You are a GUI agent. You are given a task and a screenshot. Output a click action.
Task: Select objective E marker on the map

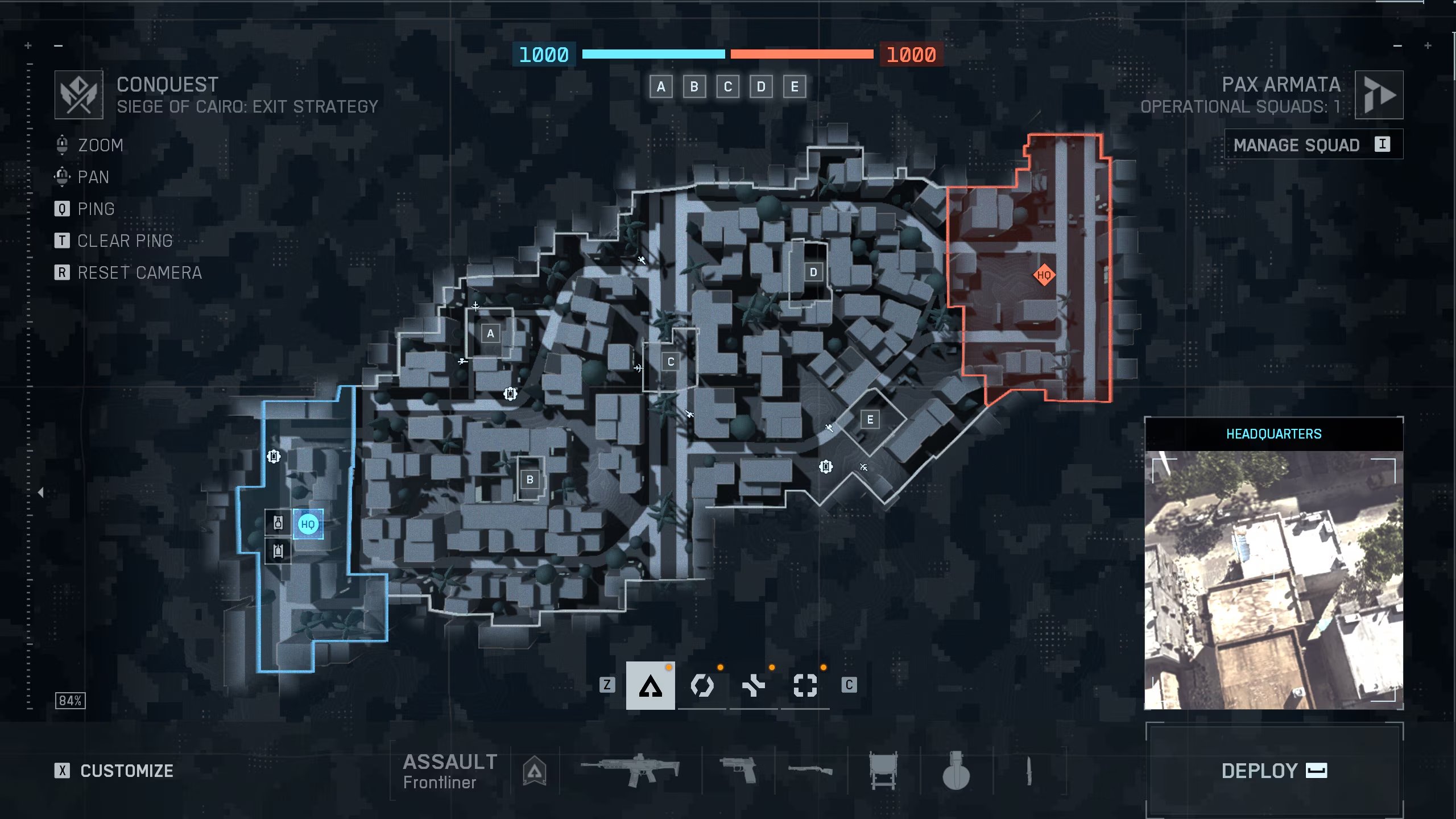[870, 419]
